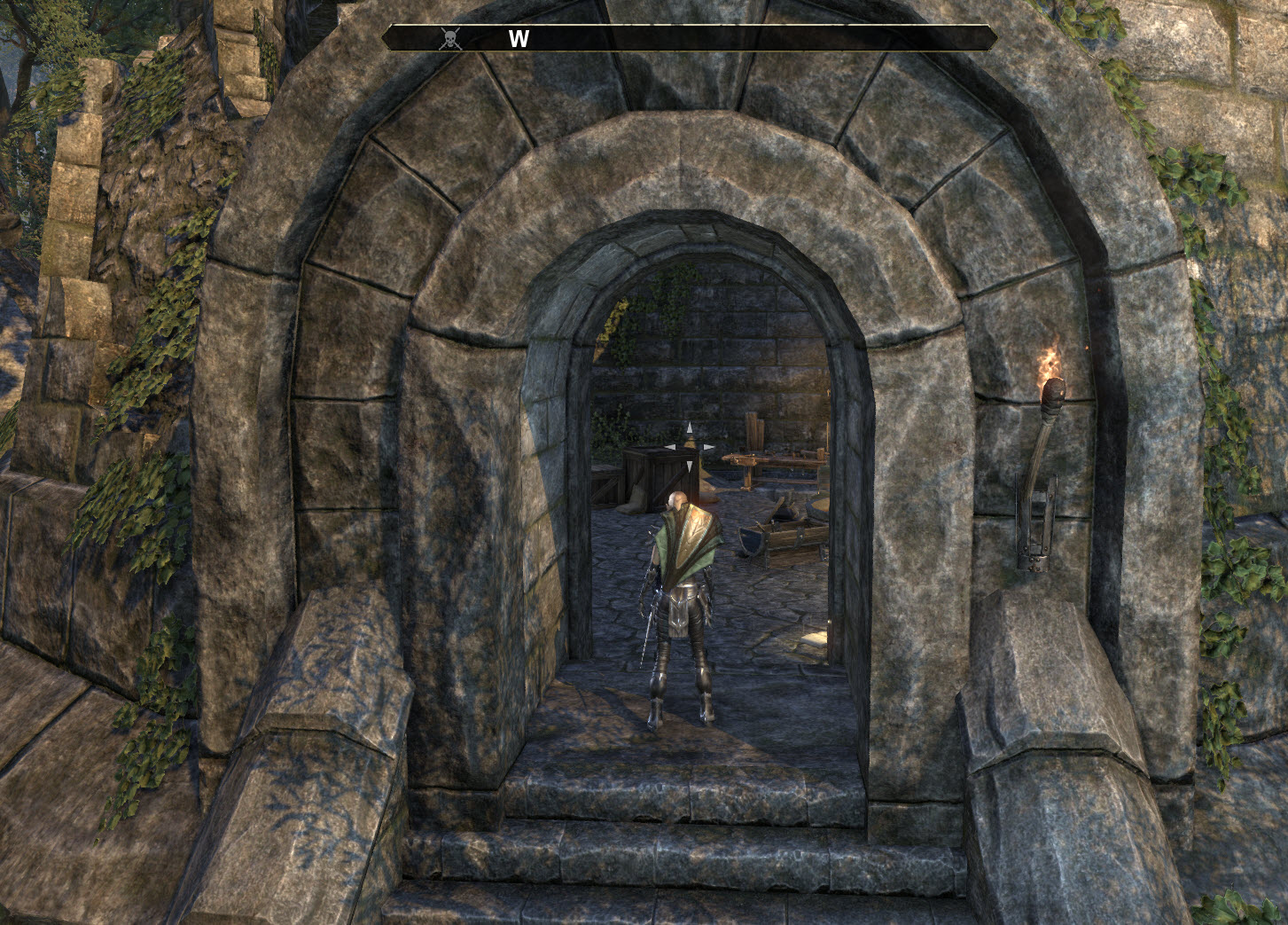Viewport: 1288px width, 925px height.
Task: Click the upward arrow of the reticle
Action: click(x=690, y=428)
